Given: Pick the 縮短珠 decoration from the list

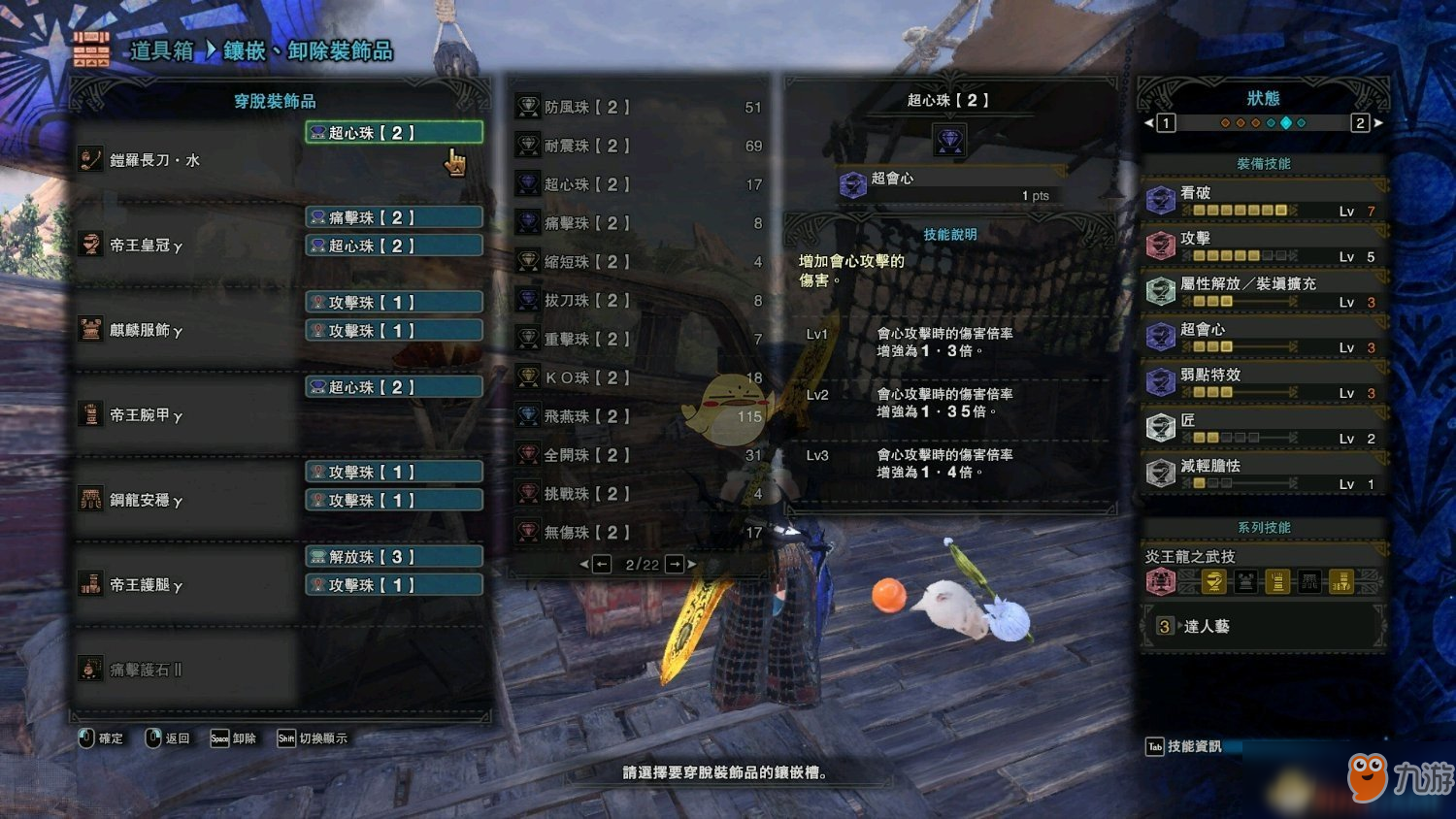Looking at the screenshot, I should [641, 262].
